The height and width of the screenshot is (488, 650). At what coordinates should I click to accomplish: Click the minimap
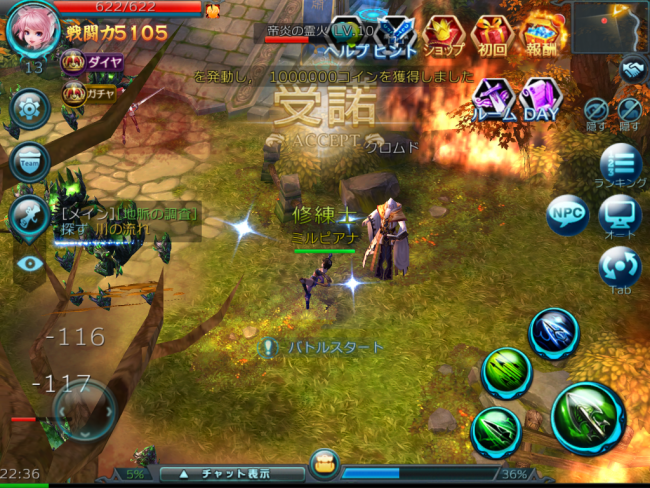[610, 26]
